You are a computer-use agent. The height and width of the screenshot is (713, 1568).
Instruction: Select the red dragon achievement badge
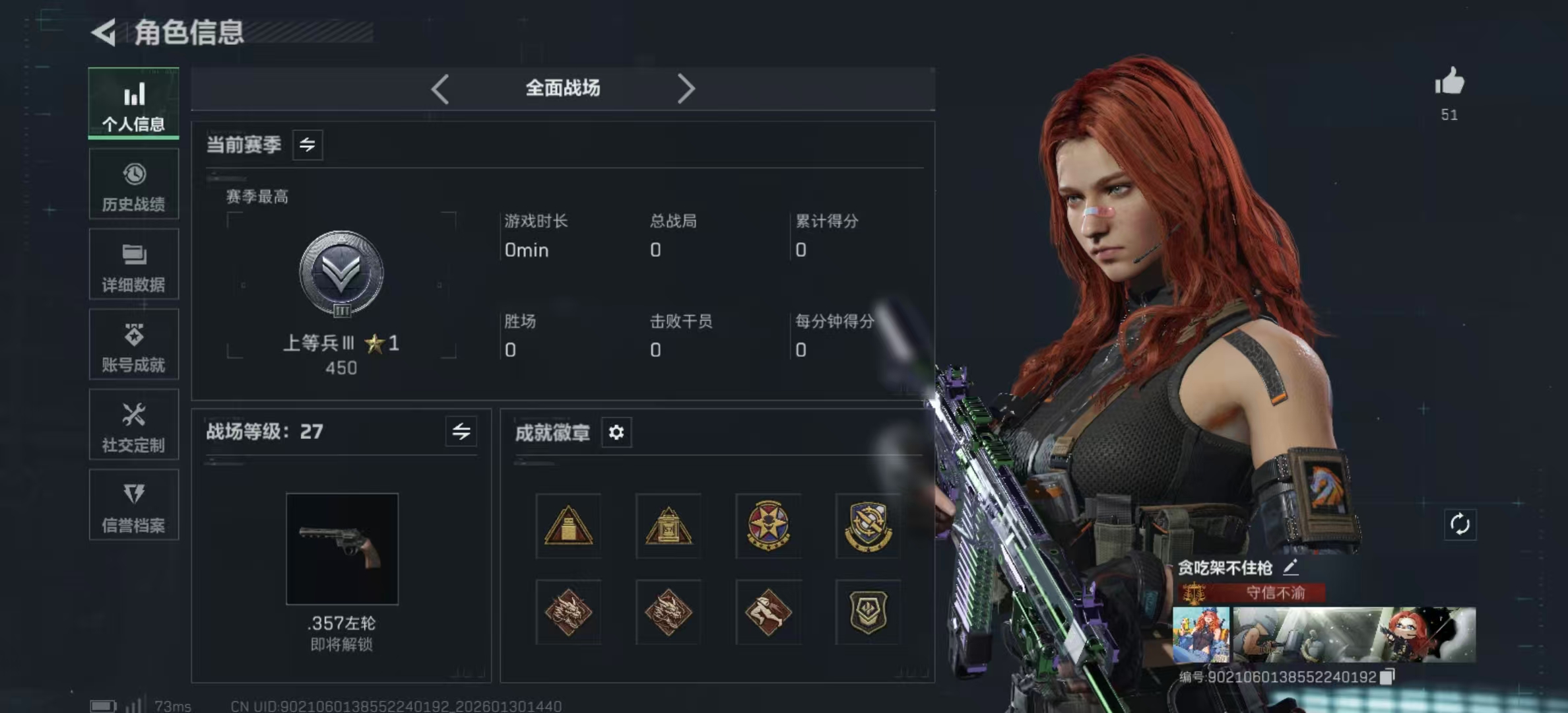[x=568, y=611]
